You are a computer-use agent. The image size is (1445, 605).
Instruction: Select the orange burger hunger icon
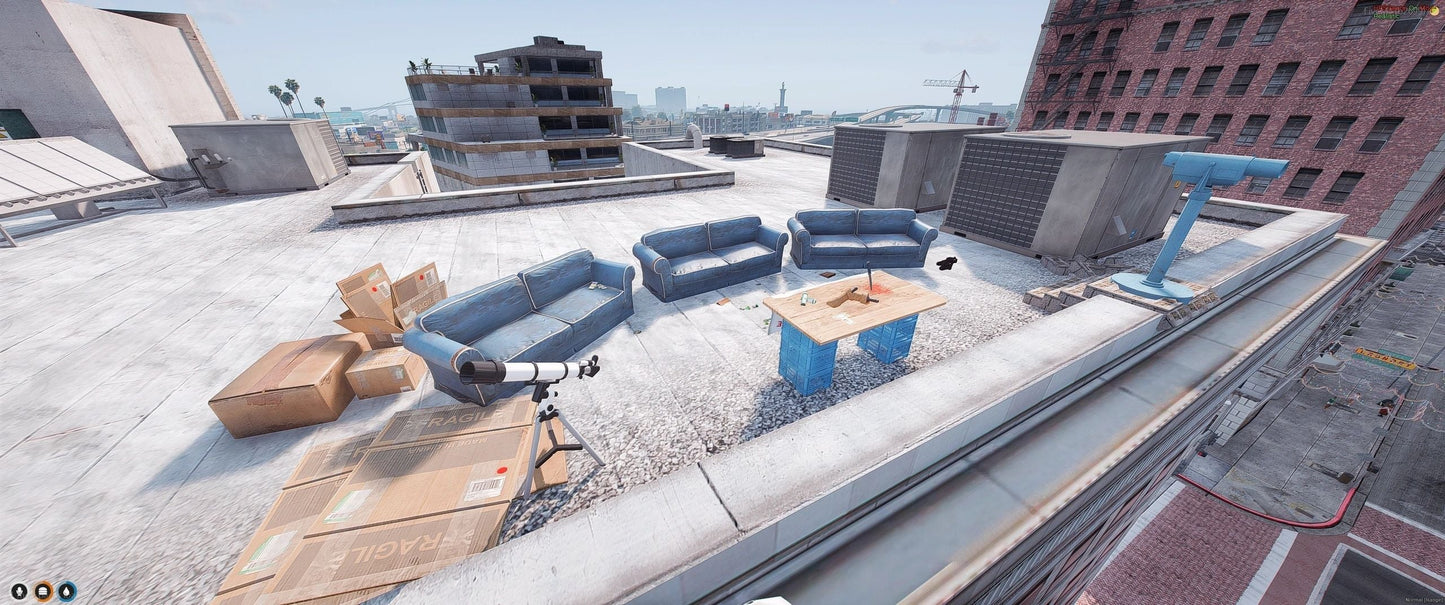[43, 591]
